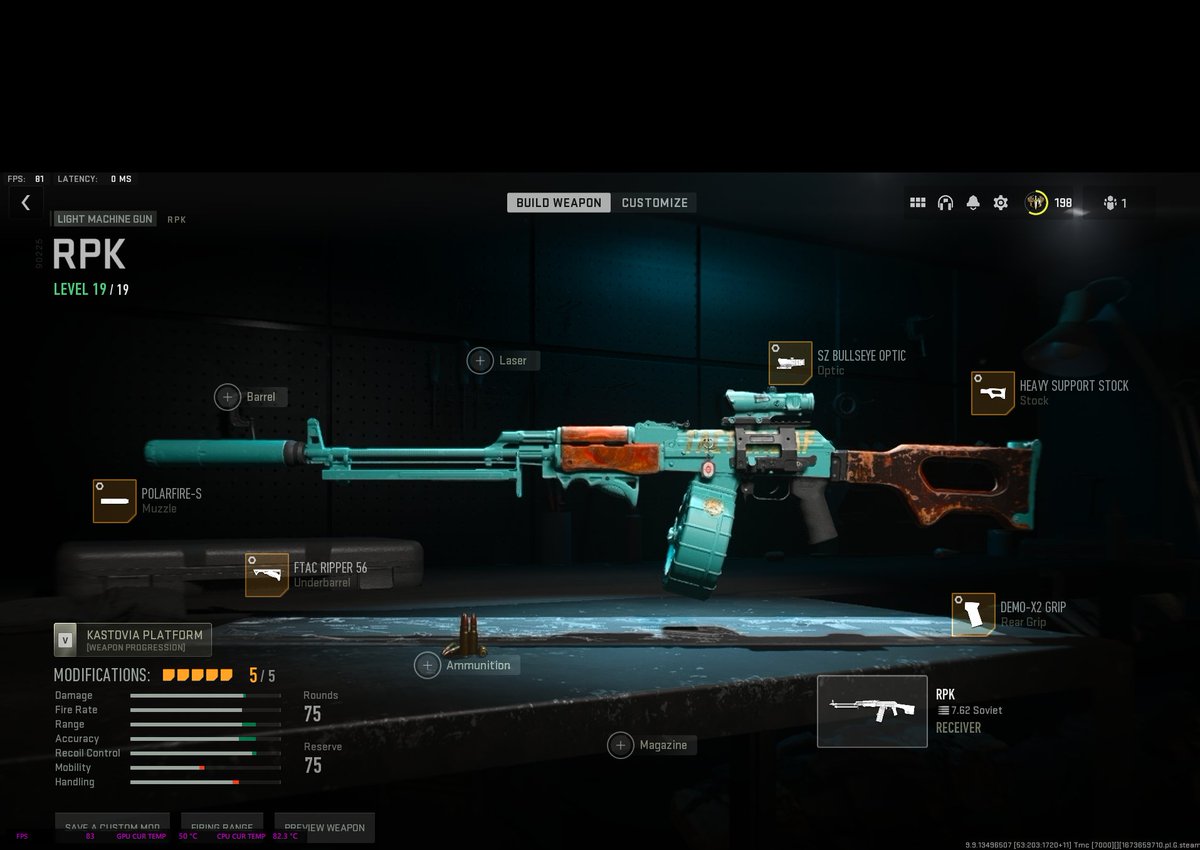Open the SZ Bullseye Optic slot
Screen dimensions: 1200x850
(790, 363)
